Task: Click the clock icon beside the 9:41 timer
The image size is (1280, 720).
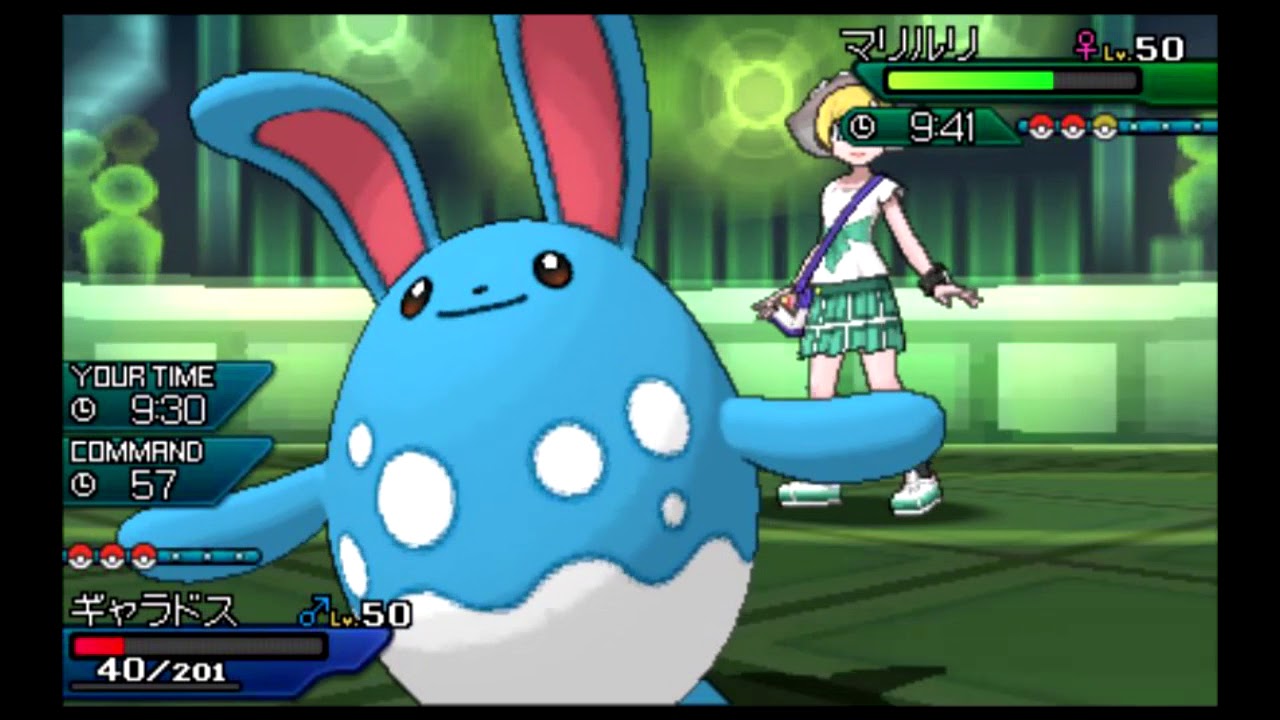Action: click(862, 128)
